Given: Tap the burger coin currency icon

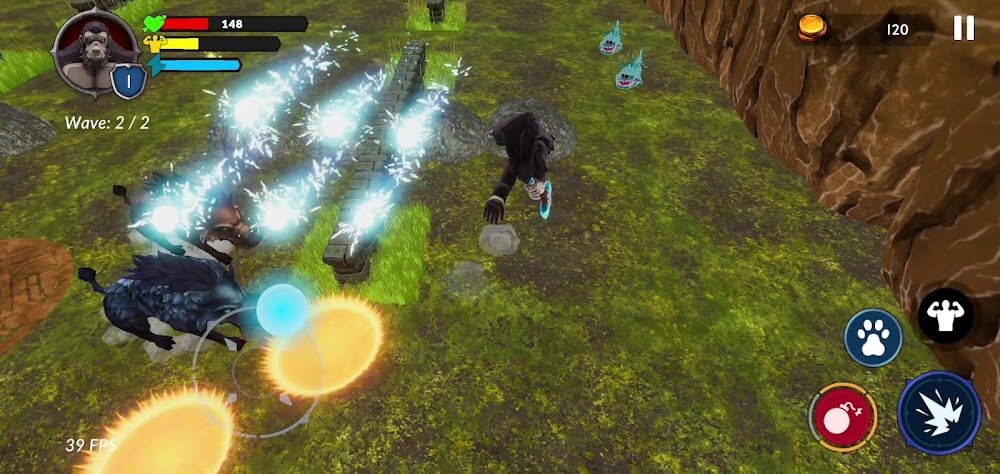Looking at the screenshot, I should click(812, 28).
